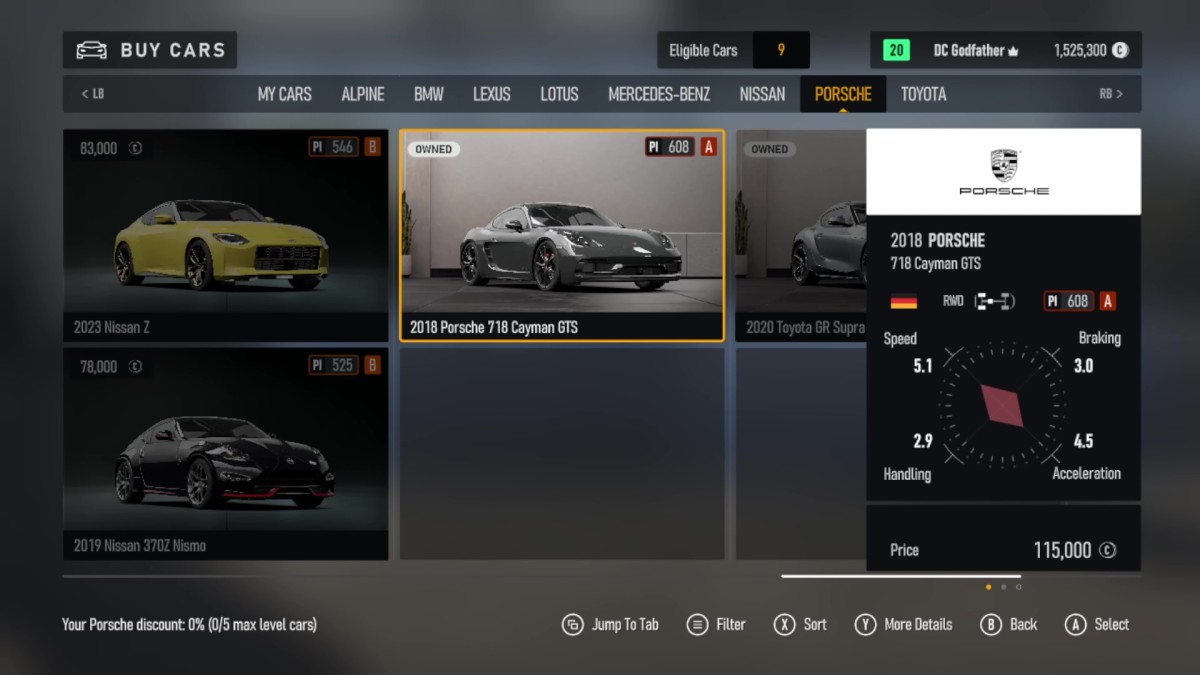1200x675 pixels.
Task: Pick the black 2019 Nissan 370Z Nismo
Action: click(225, 453)
